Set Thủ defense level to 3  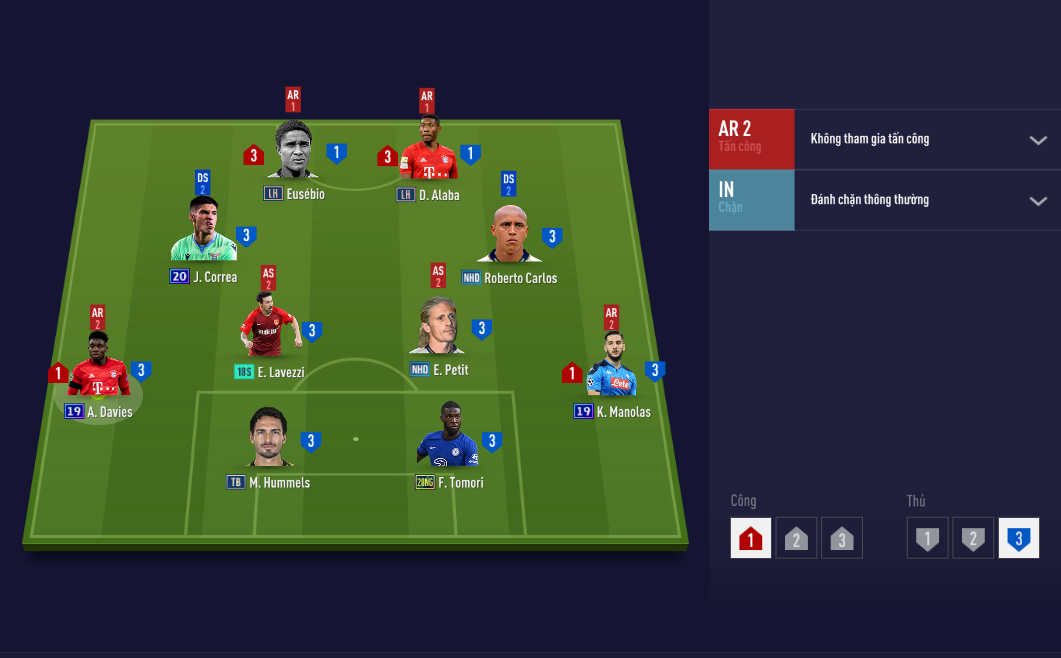click(1018, 539)
